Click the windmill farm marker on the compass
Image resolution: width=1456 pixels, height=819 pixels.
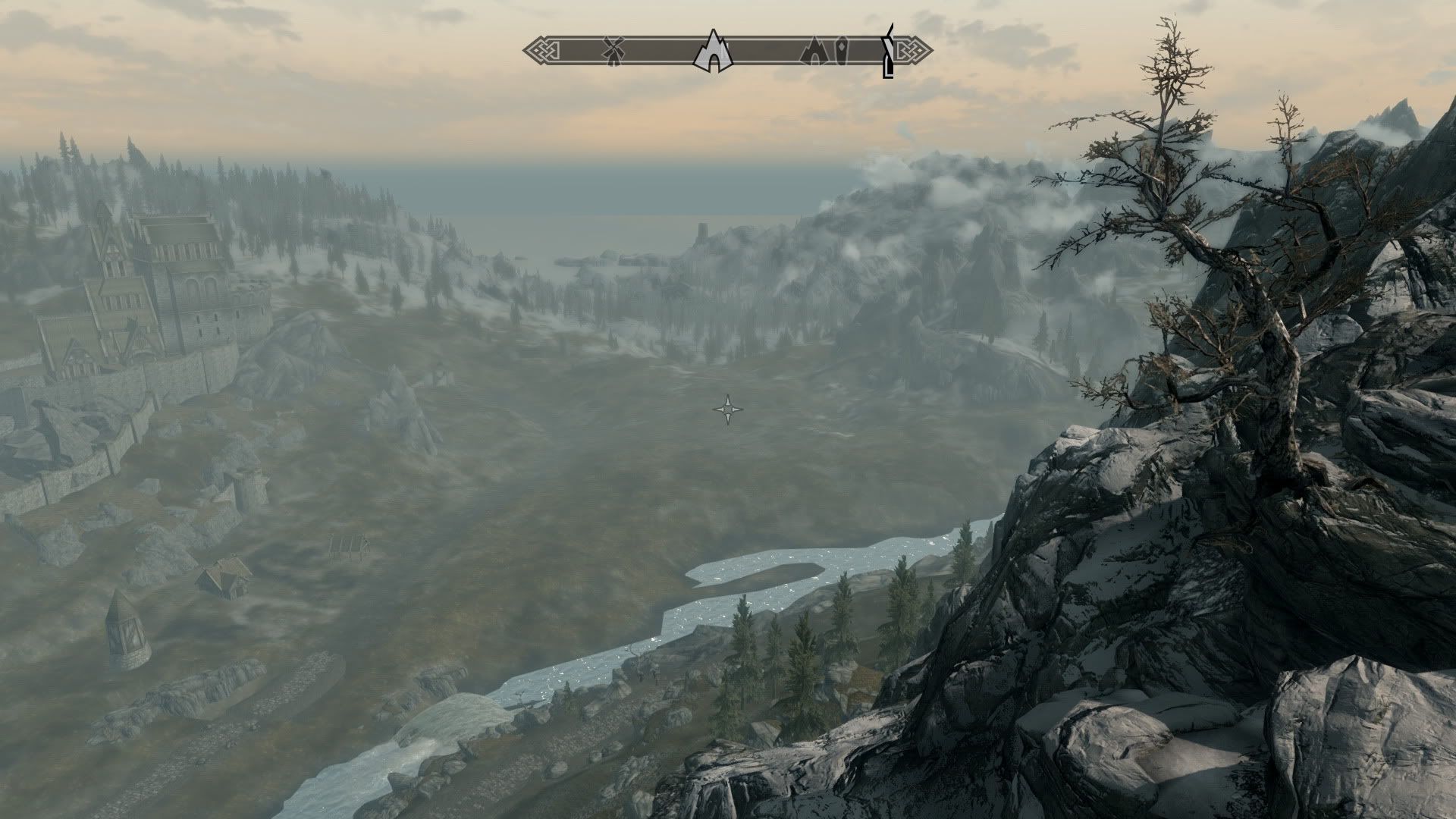pyautogui.click(x=613, y=51)
